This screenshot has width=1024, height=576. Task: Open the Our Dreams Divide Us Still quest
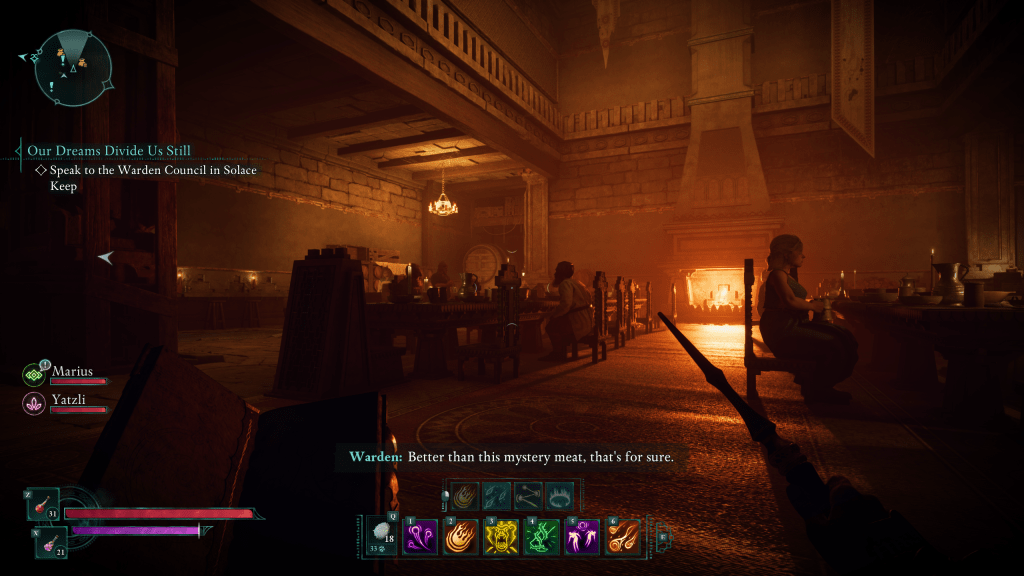109,151
